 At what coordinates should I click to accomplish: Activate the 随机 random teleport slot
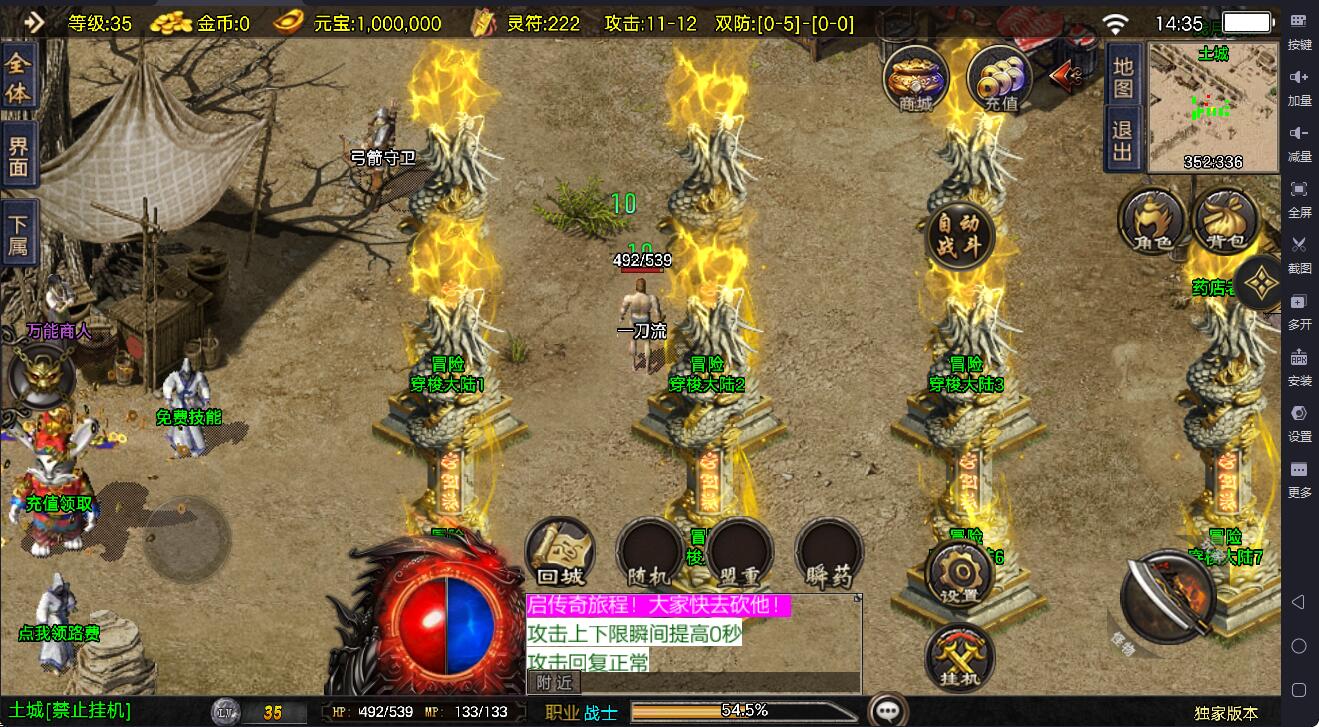650,553
